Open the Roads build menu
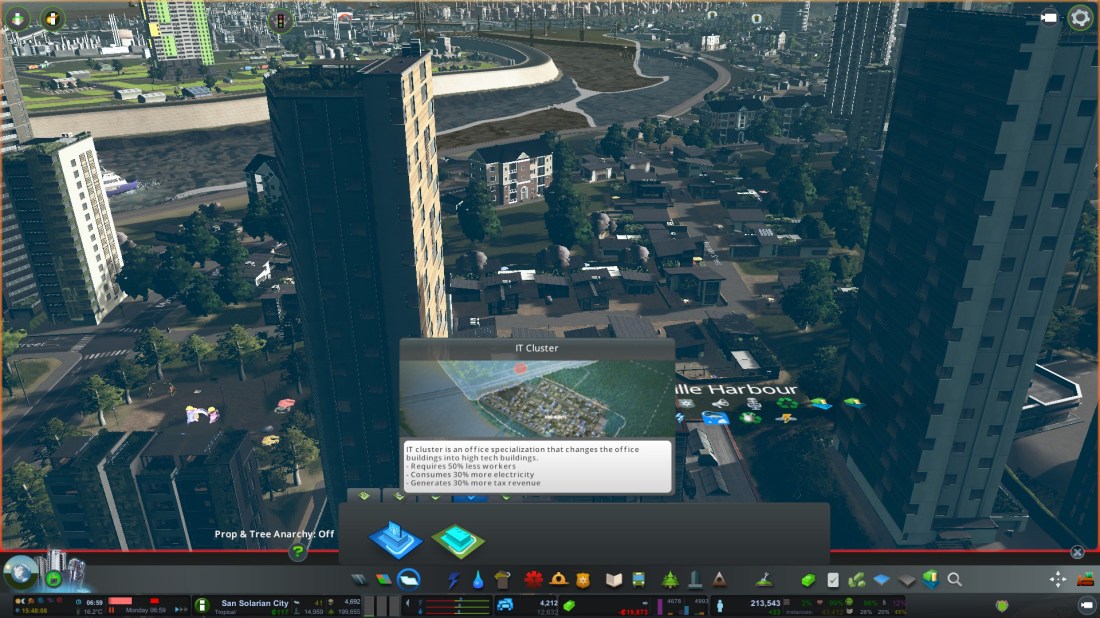 click(x=360, y=580)
